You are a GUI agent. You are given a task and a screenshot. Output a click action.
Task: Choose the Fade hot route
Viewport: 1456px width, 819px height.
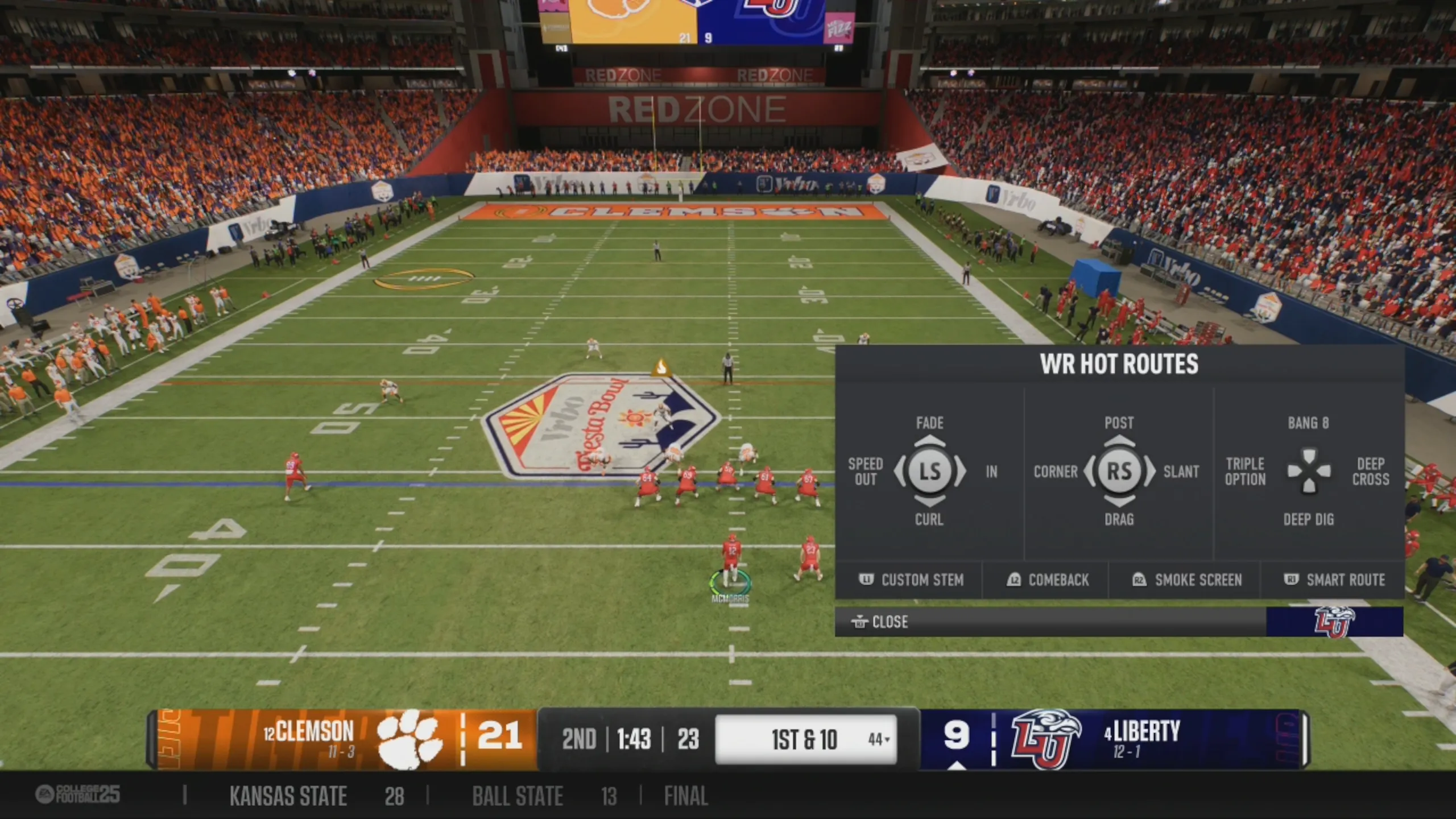[x=929, y=423]
